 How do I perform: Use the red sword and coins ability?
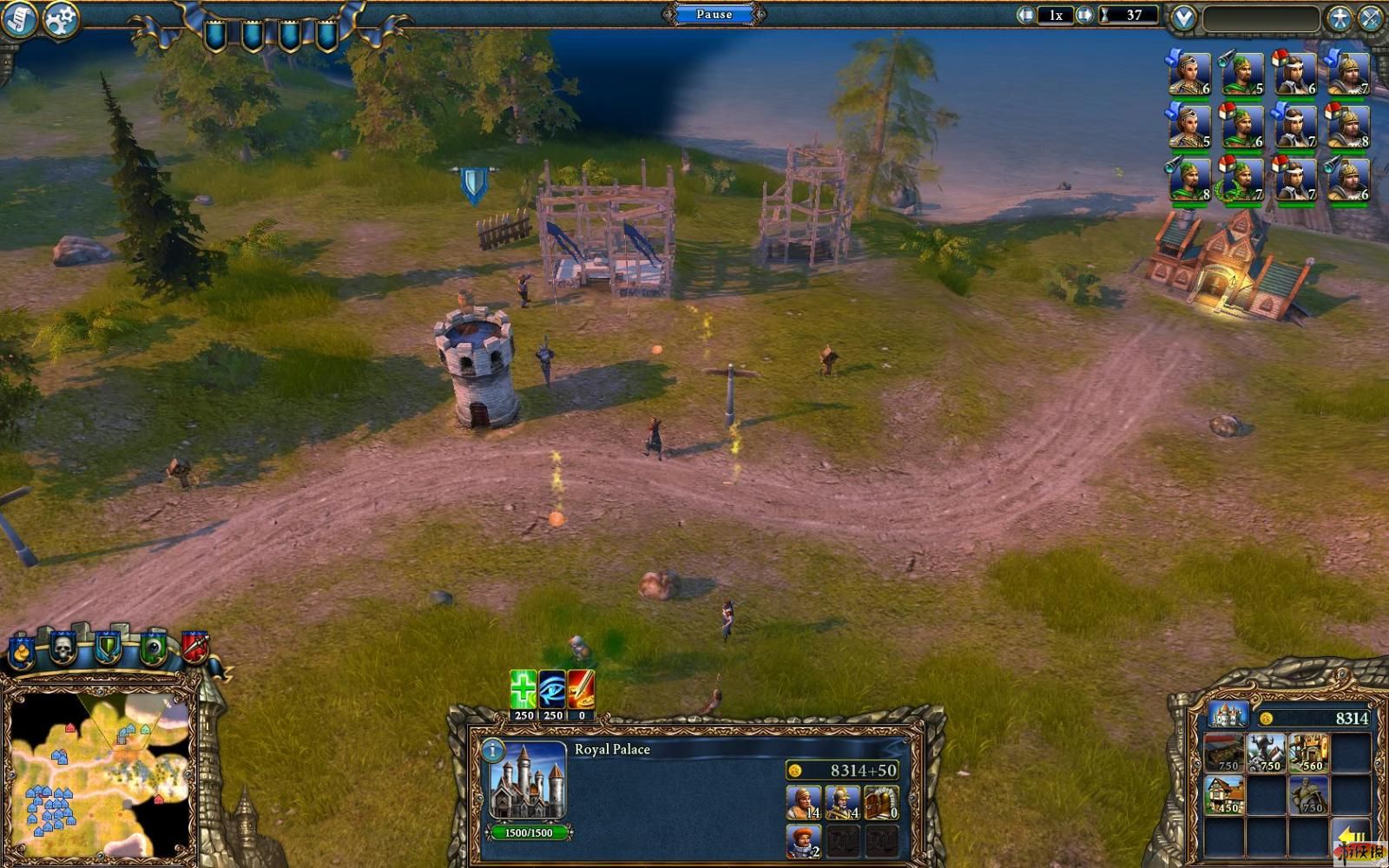(x=581, y=689)
